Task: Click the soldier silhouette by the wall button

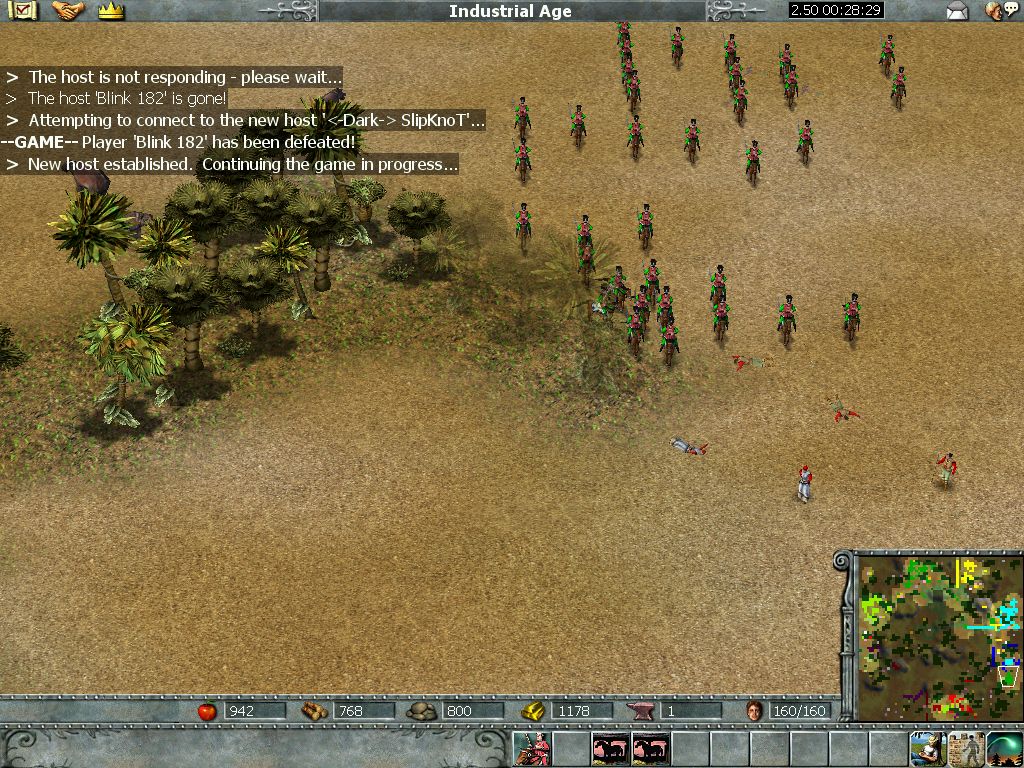Action: pos(966,748)
